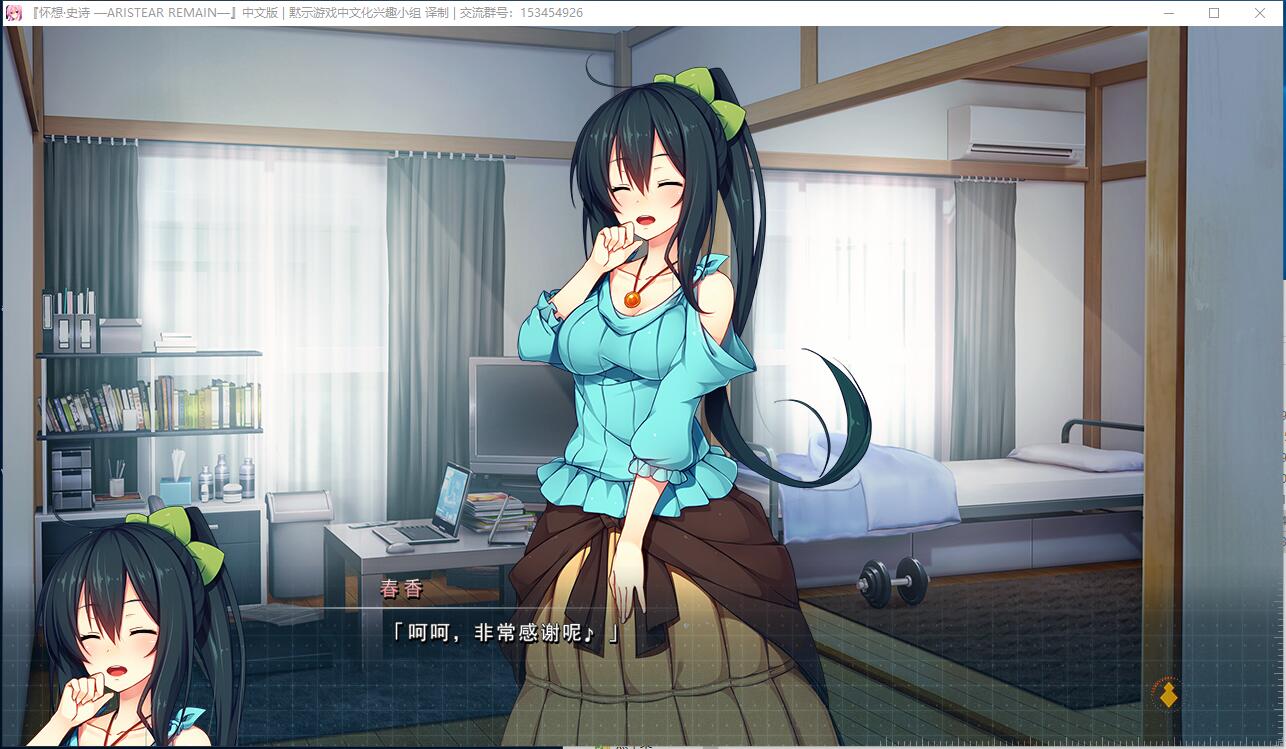Minimize the game window
1286x749 pixels.
click(x=1168, y=13)
